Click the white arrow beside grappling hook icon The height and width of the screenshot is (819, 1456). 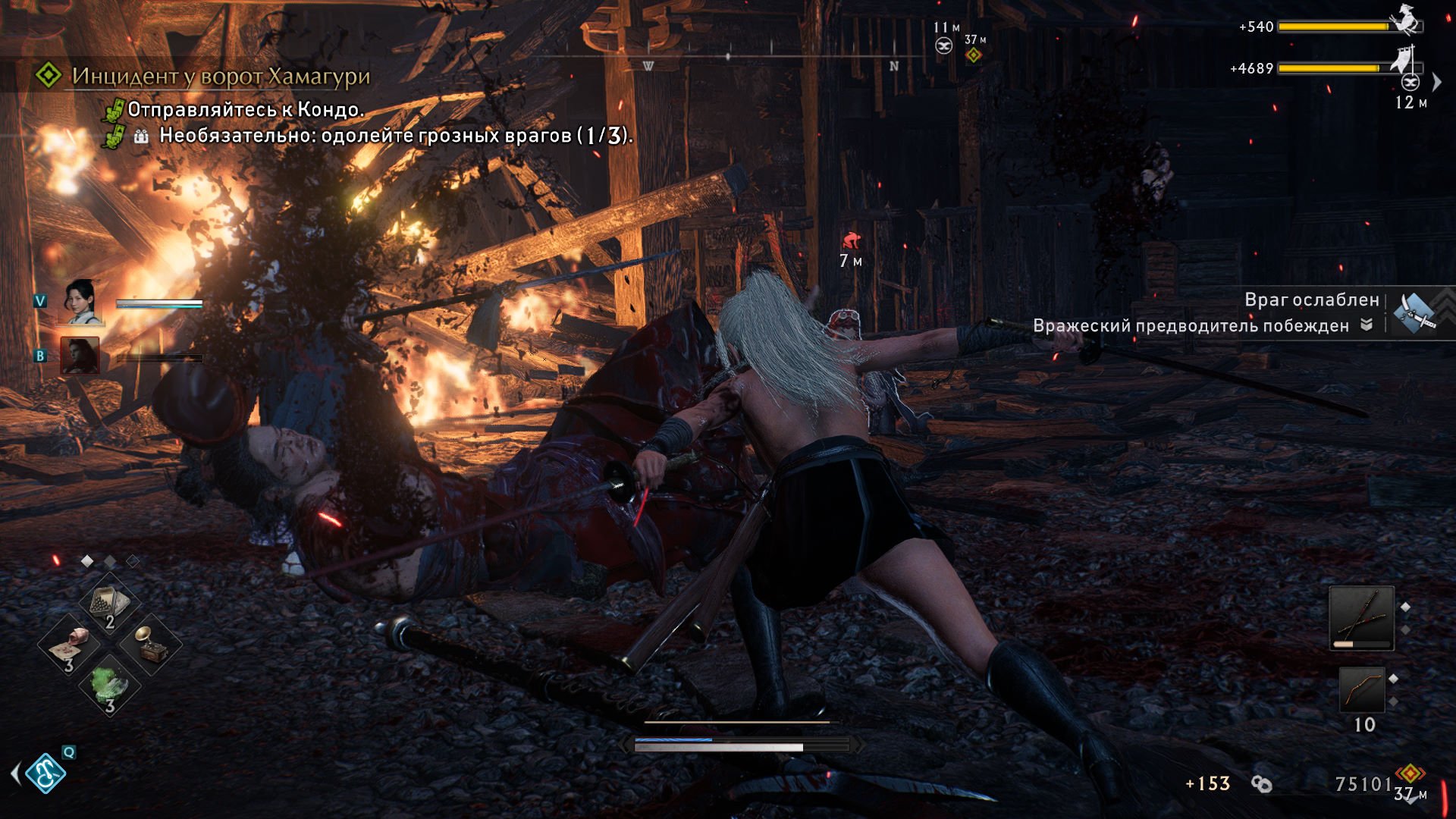[x=15, y=773]
